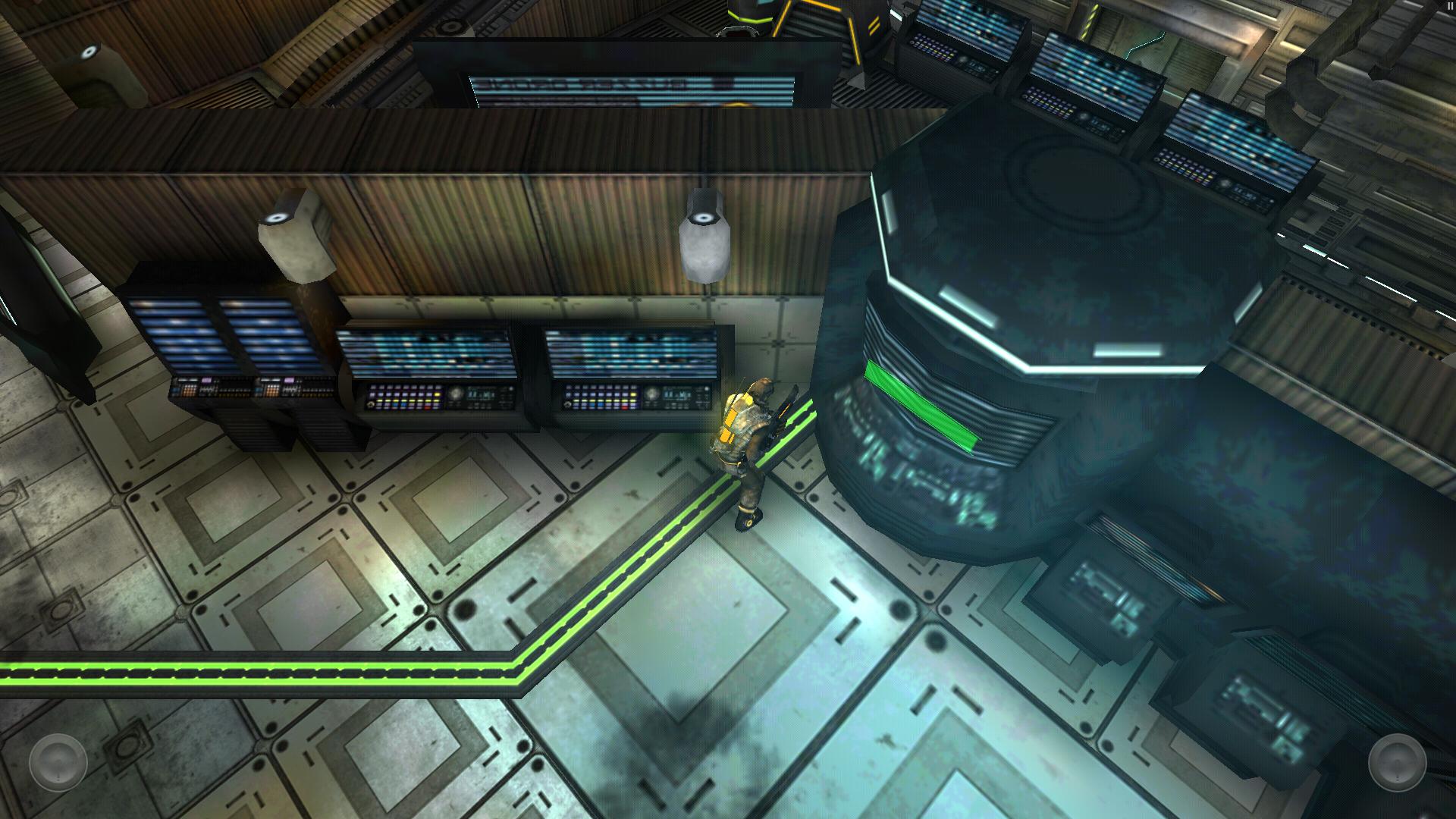The width and height of the screenshot is (1456, 819).
Task: Tap the right virtual aiming joystick
Action: 1397,761
